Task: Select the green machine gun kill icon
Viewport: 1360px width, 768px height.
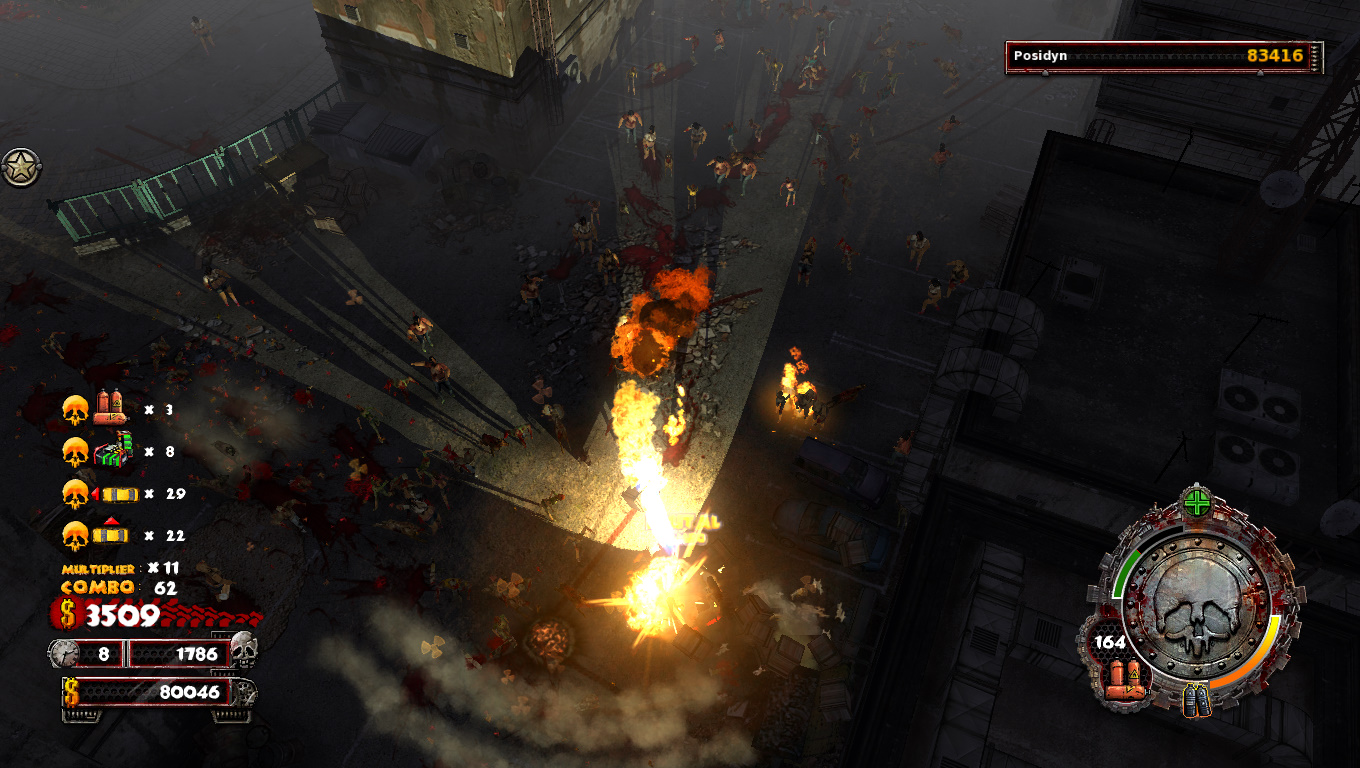Action: 114,450
